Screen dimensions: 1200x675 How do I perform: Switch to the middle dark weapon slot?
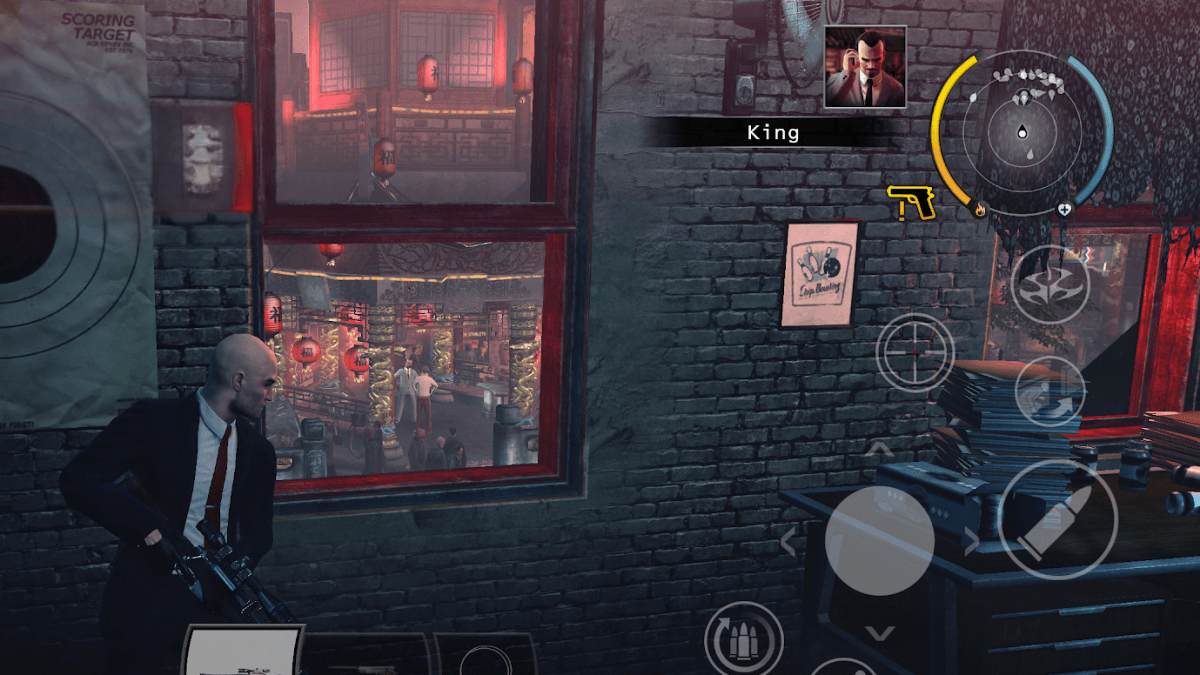pyautogui.click(x=366, y=655)
